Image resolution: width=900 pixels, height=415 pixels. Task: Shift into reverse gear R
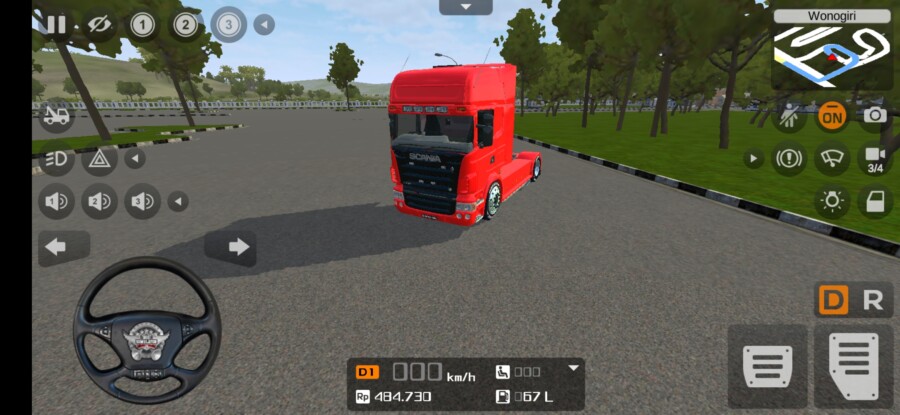pyautogui.click(x=873, y=300)
